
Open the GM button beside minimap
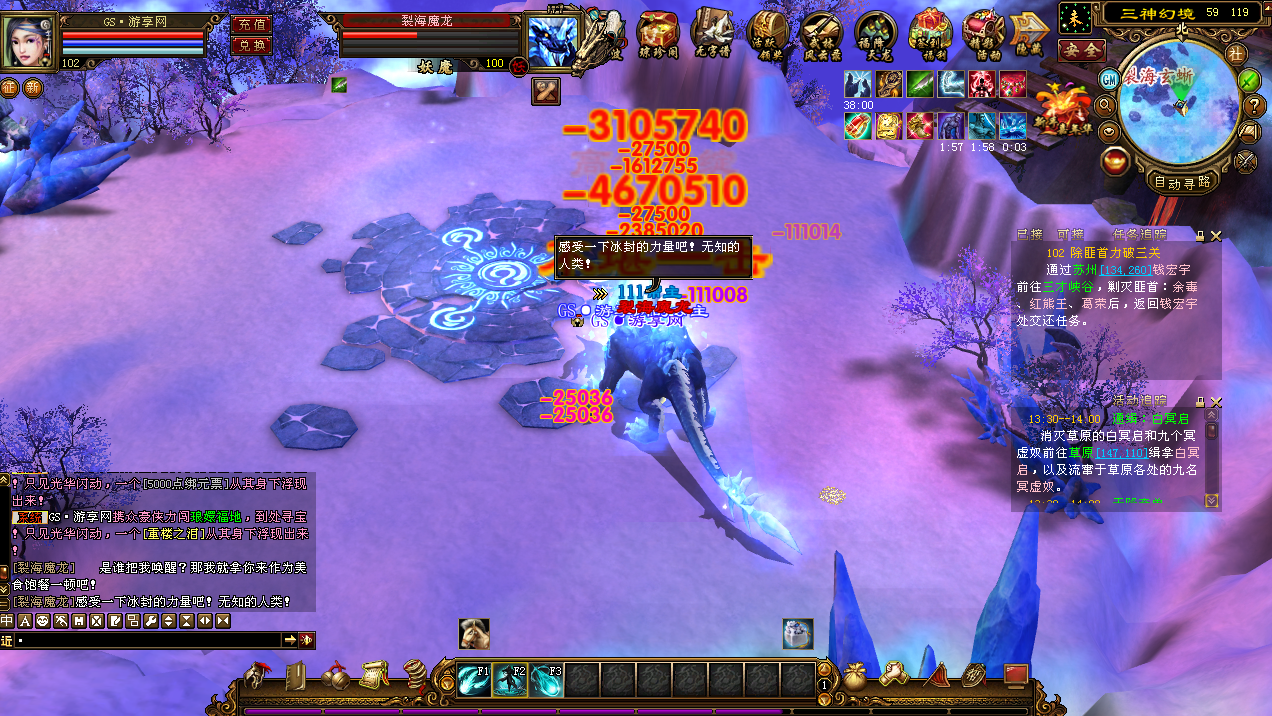click(1110, 78)
